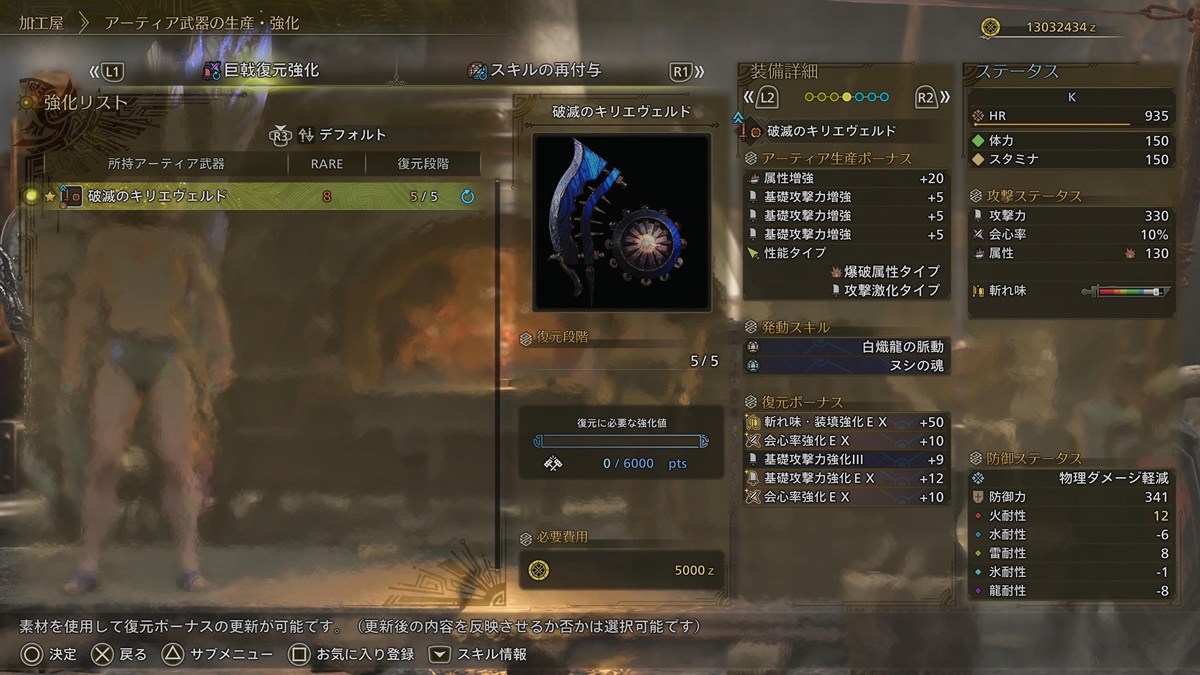
Task: Click the weapon preview thumbnail
Action: [621, 222]
